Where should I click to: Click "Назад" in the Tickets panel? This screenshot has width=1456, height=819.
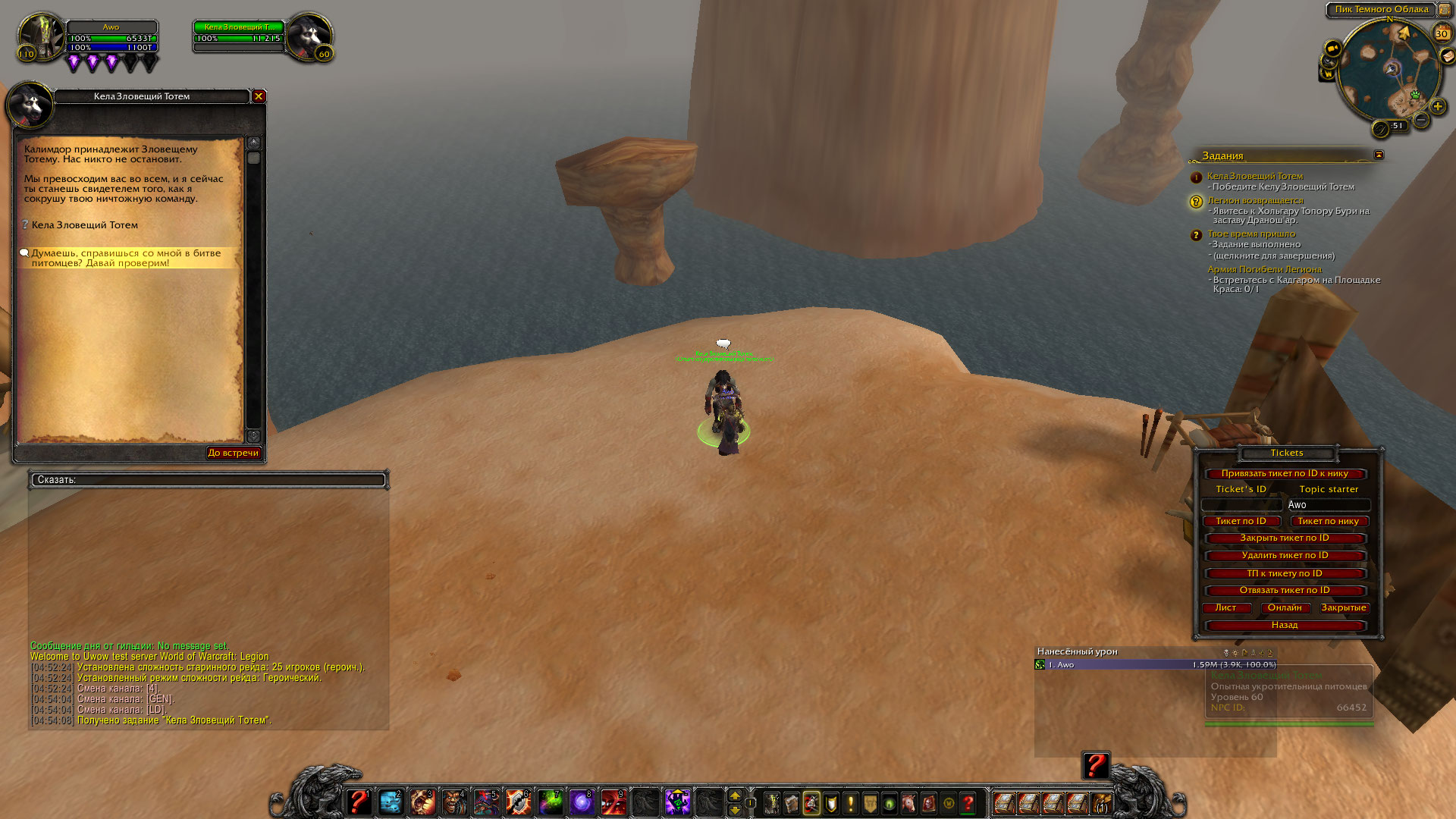coord(1285,625)
